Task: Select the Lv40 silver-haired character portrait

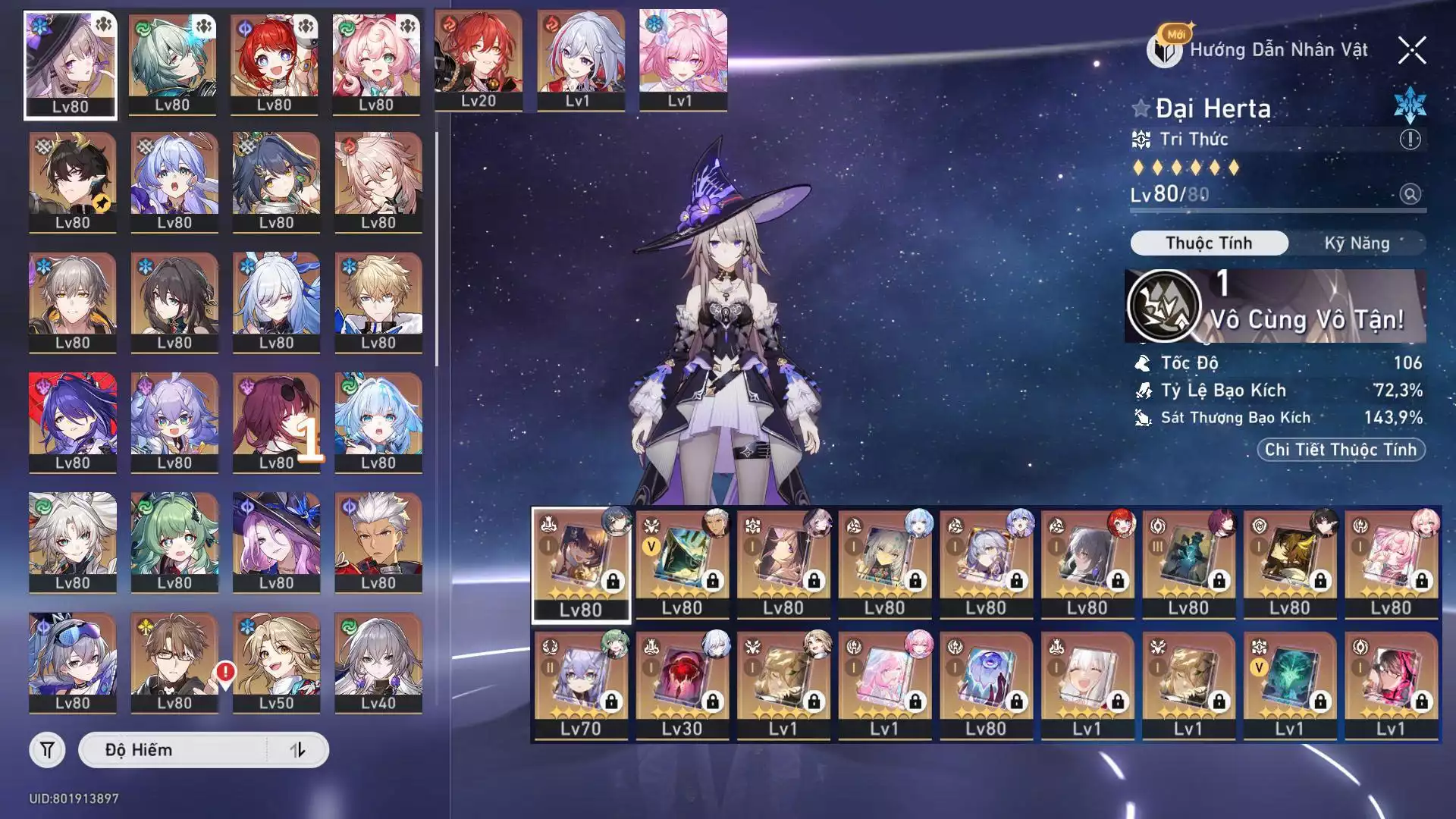Action: point(378,662)
